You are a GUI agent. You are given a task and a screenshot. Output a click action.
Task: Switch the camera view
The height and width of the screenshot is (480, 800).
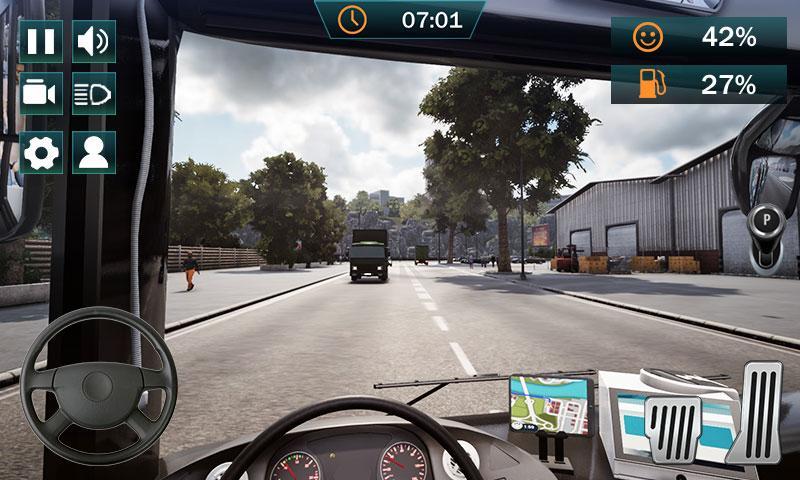coord(41,94)
